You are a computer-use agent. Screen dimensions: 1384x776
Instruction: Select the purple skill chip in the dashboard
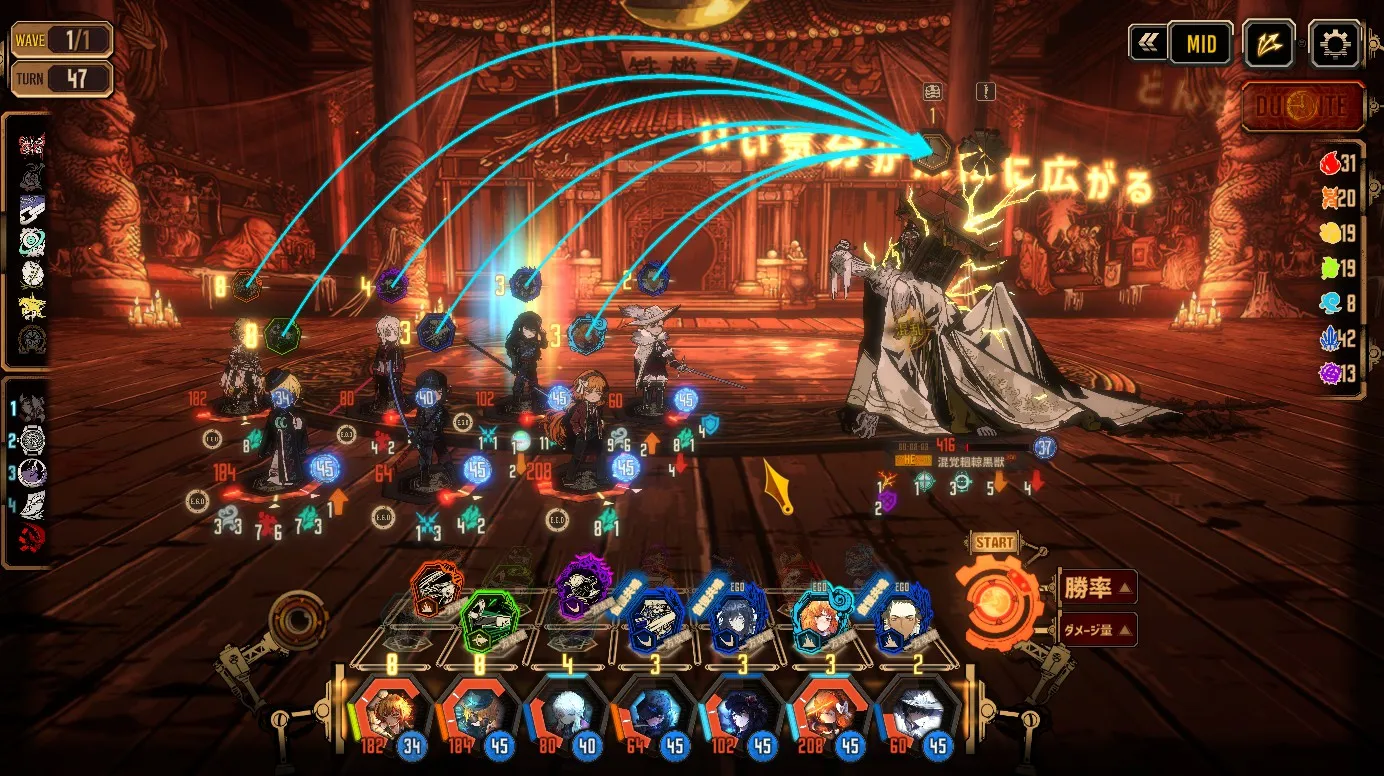tap(584, 588)
